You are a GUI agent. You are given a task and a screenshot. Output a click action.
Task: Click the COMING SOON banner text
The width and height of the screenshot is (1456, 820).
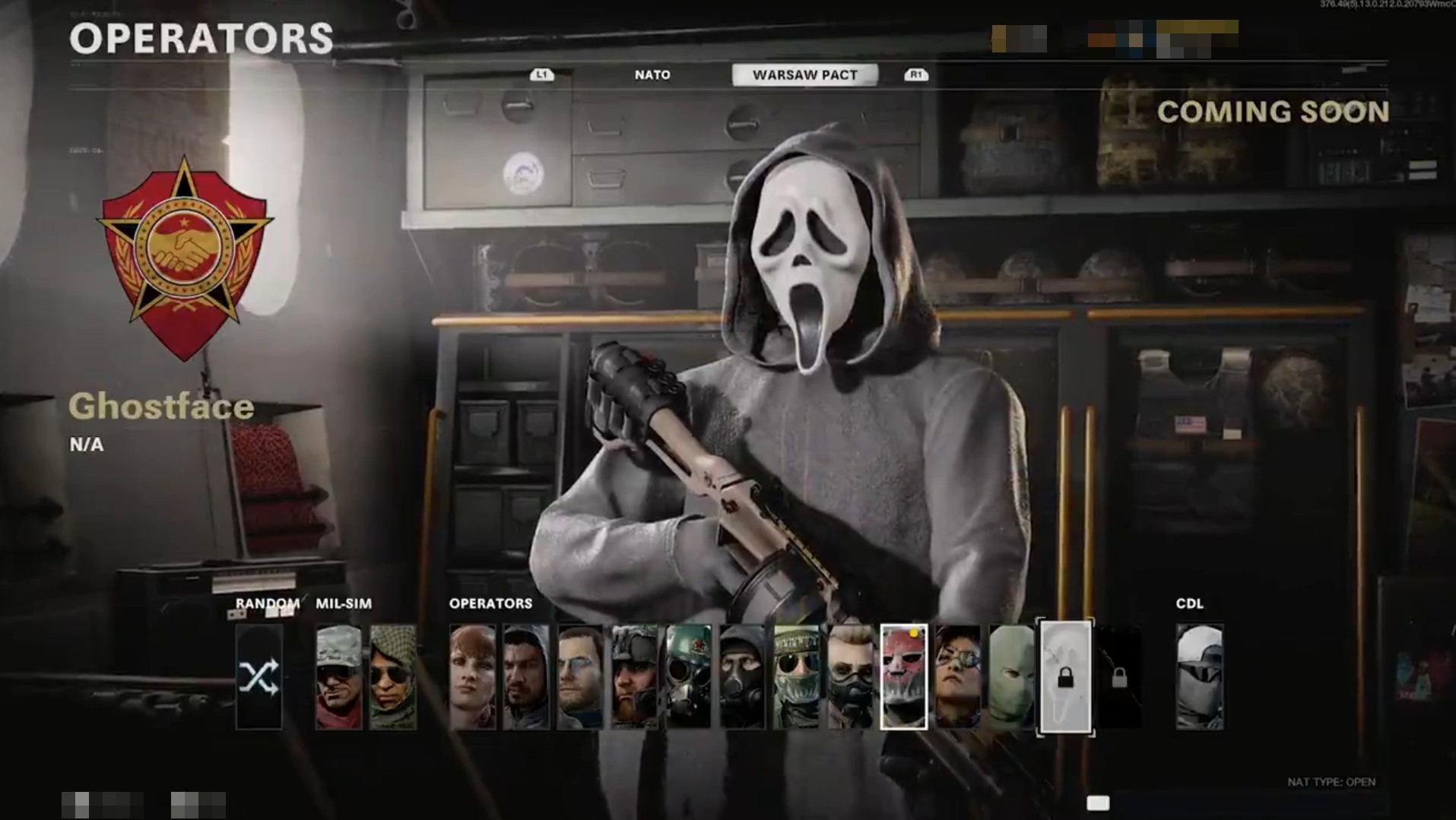point(1273,112)
